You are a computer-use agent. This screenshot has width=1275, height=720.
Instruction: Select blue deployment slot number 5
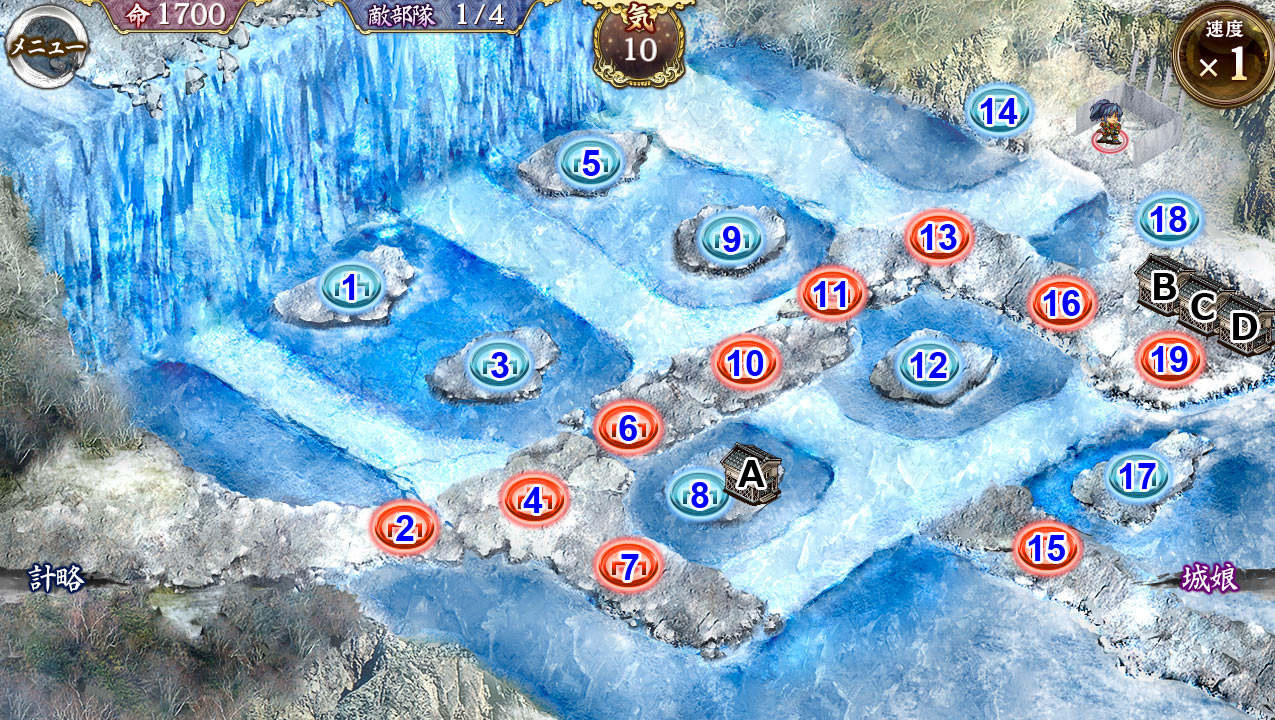point(590,163)
